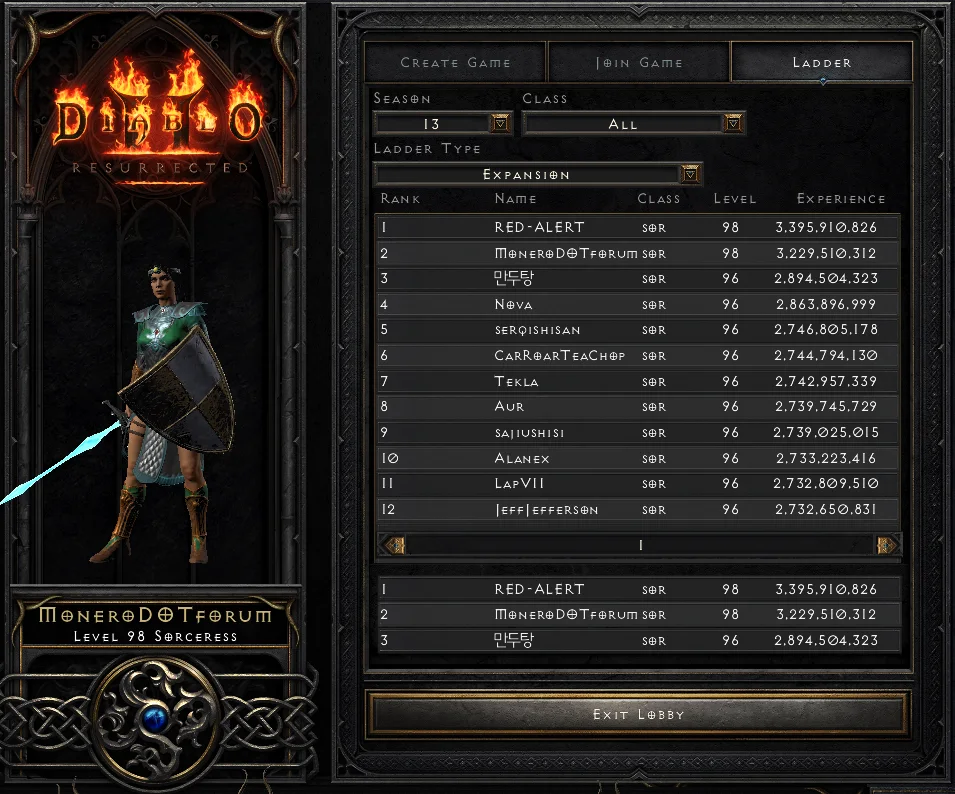Select Alanex at rank 10
955x794 pixels.
(x=638, y=459)
